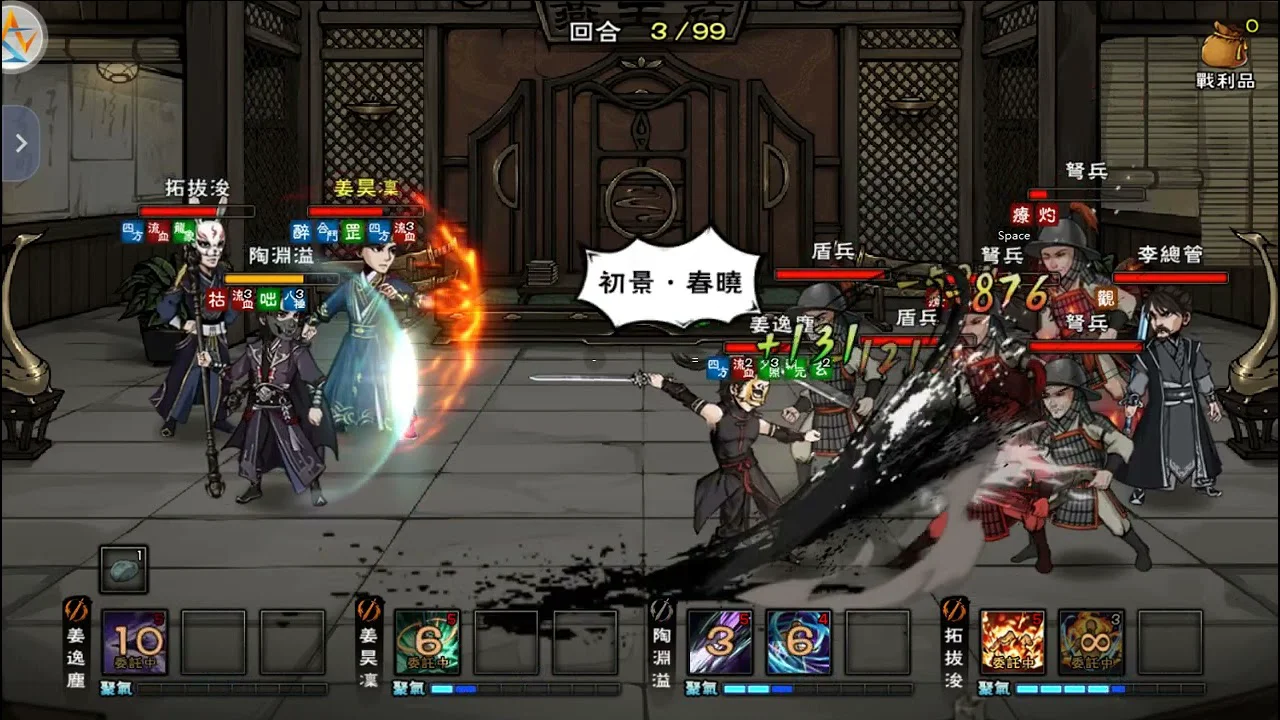Select 拓拔浚's fire explosion skill
Image resolution: width=1280 pixels, height=720 pixels.
(x=1012, y=642)
